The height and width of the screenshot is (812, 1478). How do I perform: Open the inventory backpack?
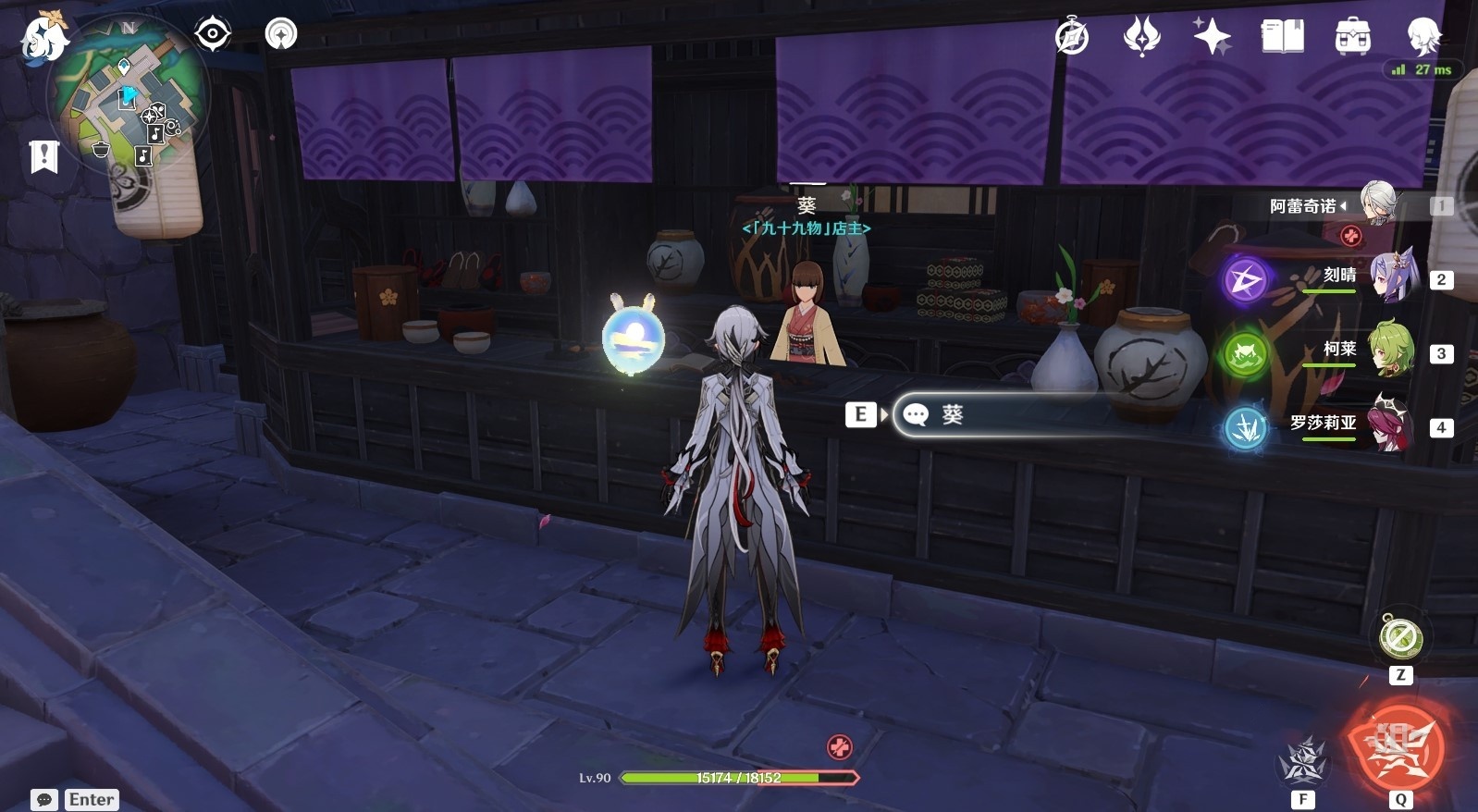point(1352,37)
